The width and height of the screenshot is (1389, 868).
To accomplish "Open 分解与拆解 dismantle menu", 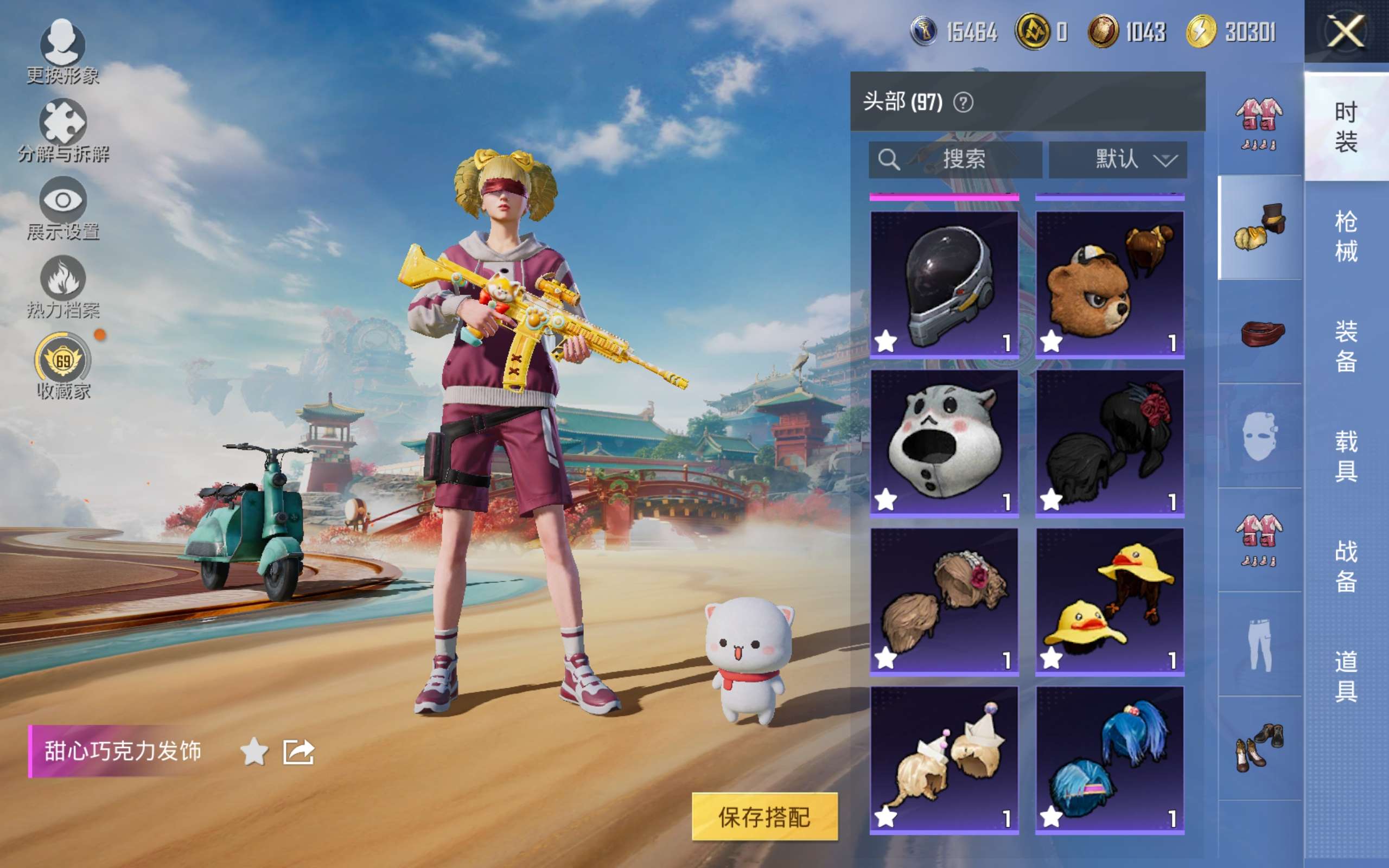I will 62,130.
